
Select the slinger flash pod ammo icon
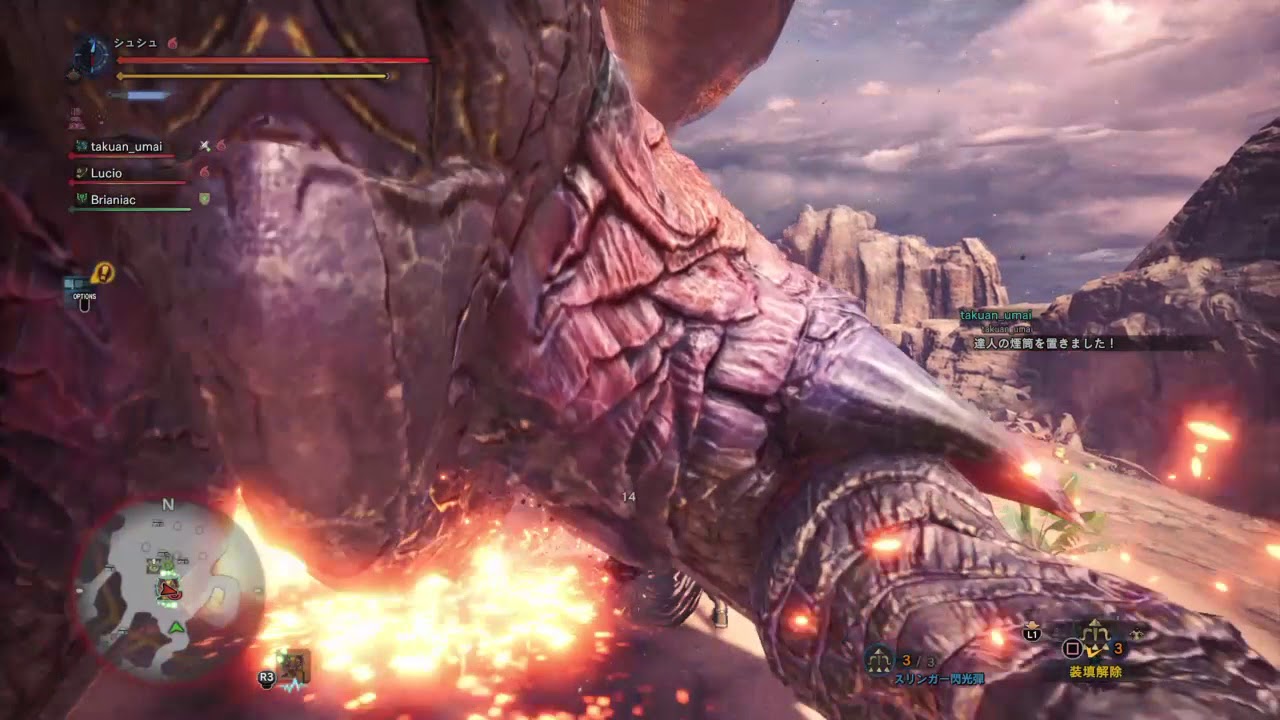coord(880,659)
